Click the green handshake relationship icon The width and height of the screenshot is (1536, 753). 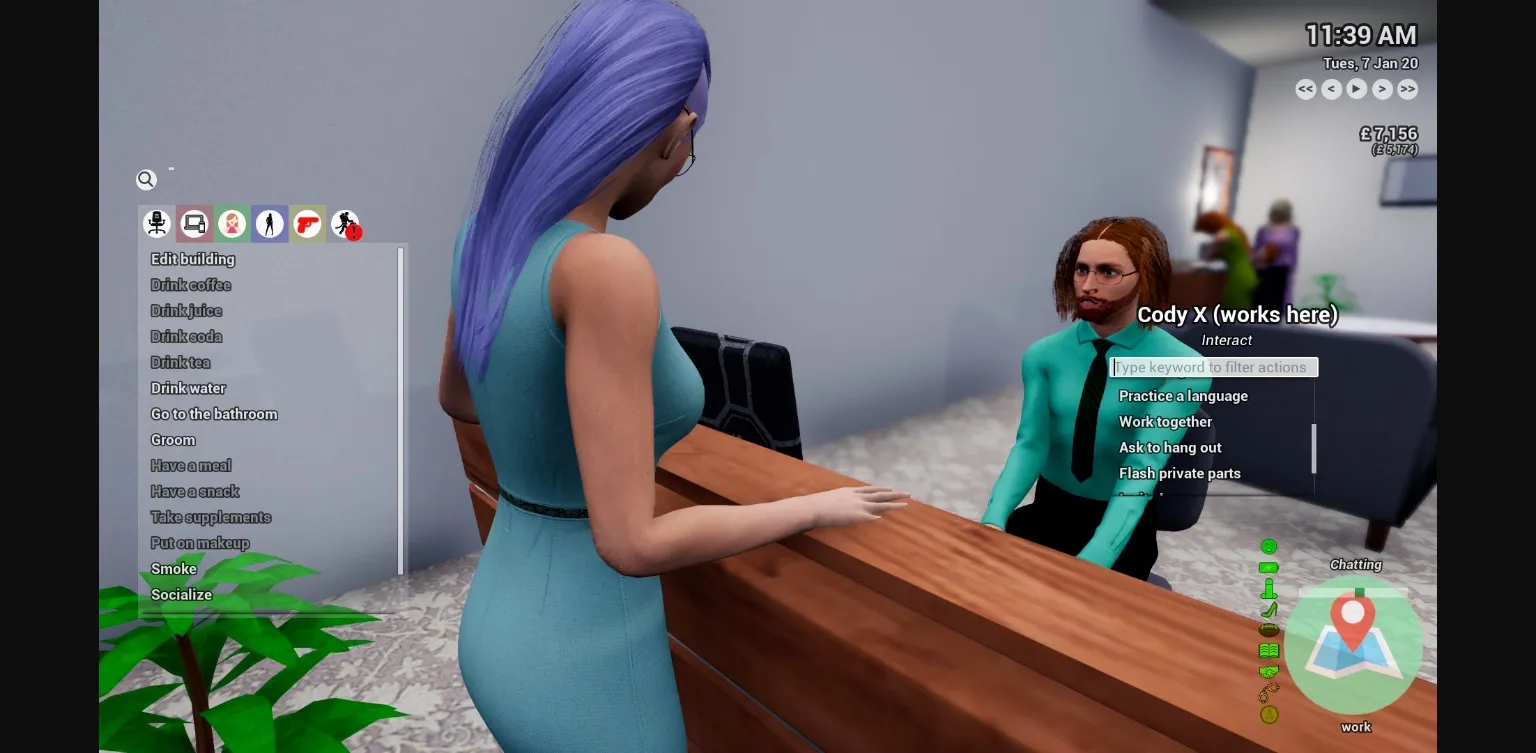coord(1268,668)
